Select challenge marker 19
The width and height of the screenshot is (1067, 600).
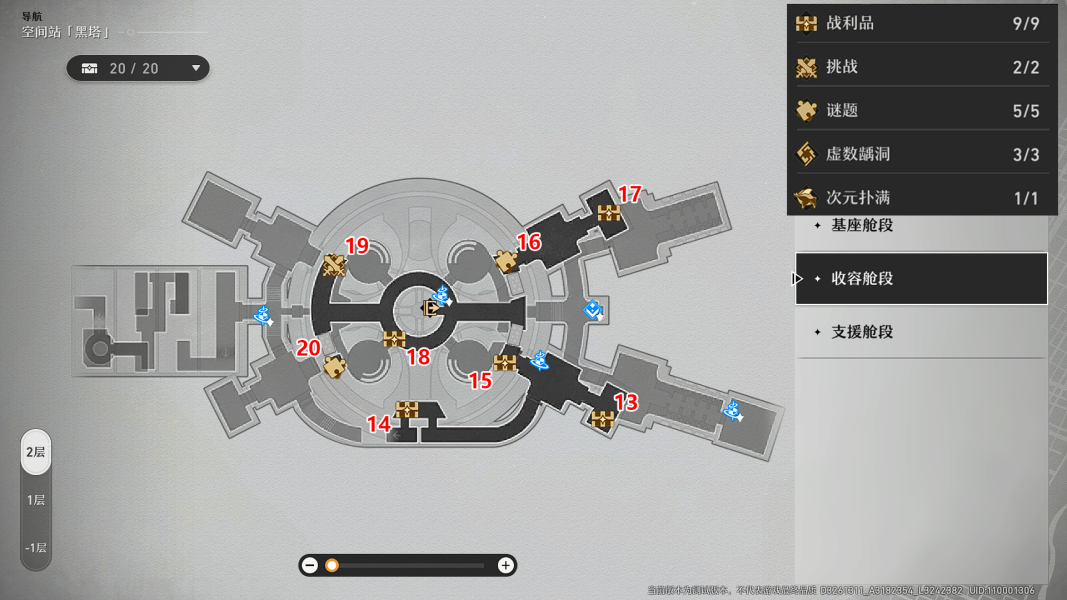(x=334, y=265)
